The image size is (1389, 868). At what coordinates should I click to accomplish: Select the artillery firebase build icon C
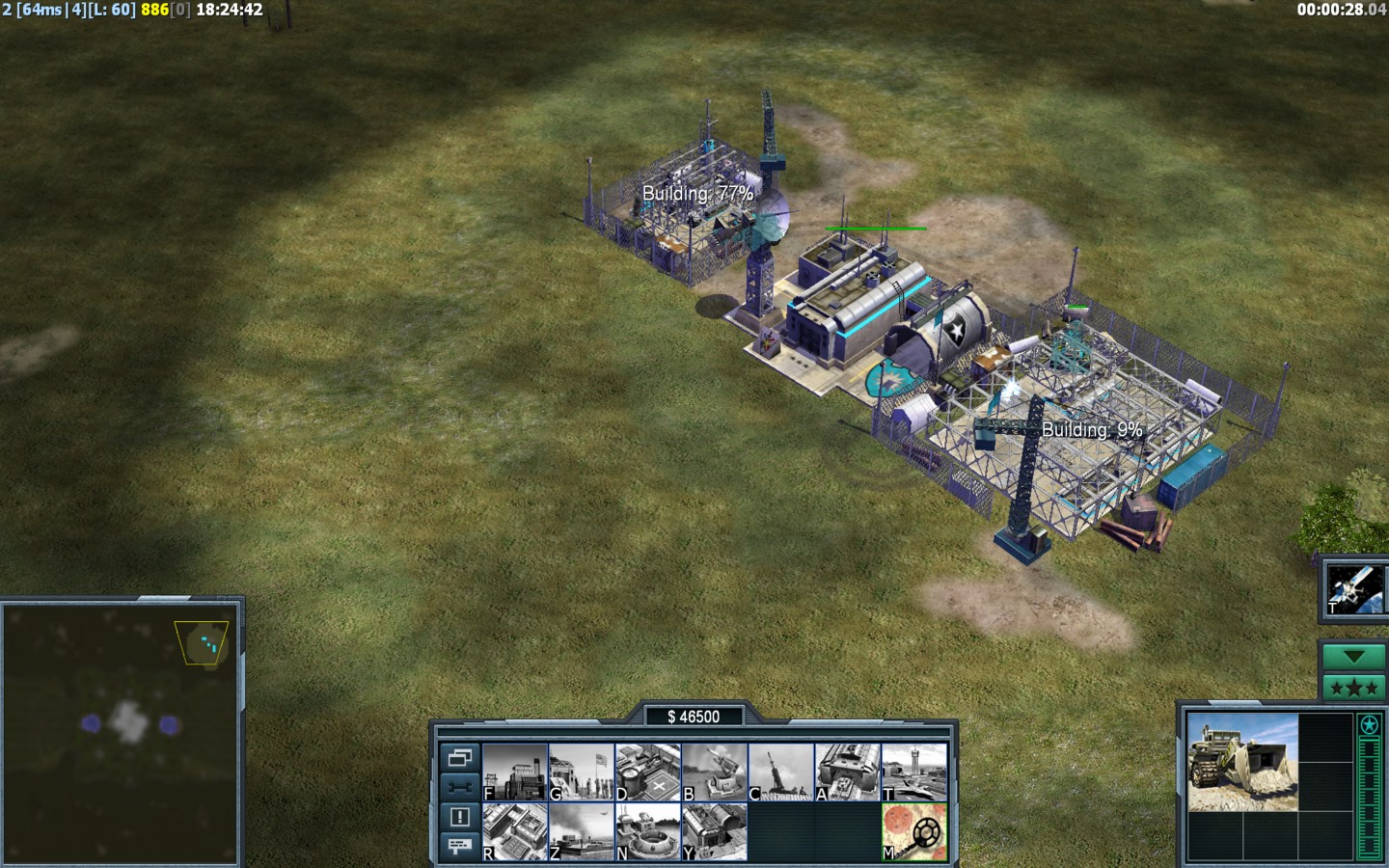tap(781, 772)
